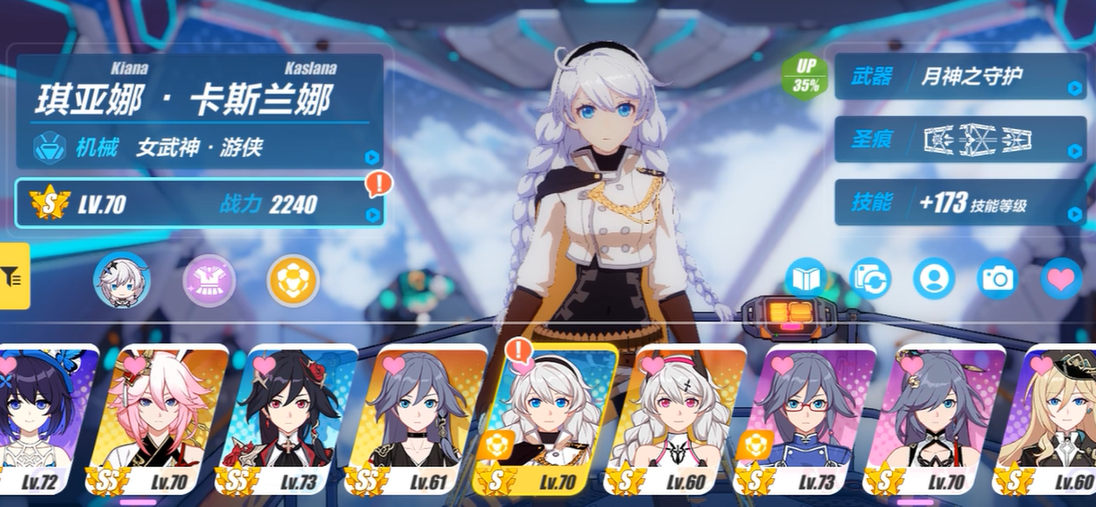Image resolution: width=1096 pixels, height=507 pixels.
Task: Open the blue profile silhouette icon
Action: [934, 279]
